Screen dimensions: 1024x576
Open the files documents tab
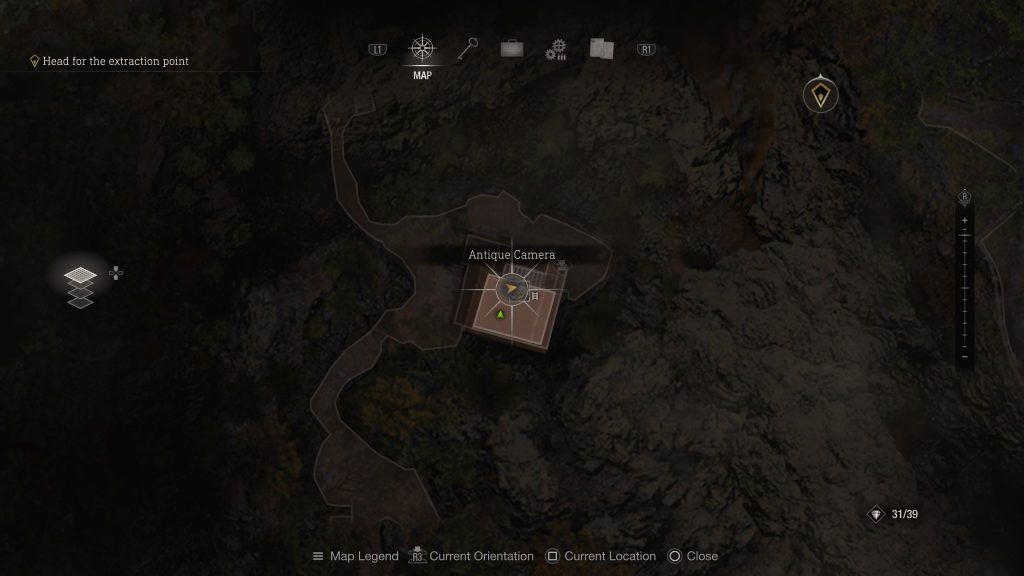601,48
